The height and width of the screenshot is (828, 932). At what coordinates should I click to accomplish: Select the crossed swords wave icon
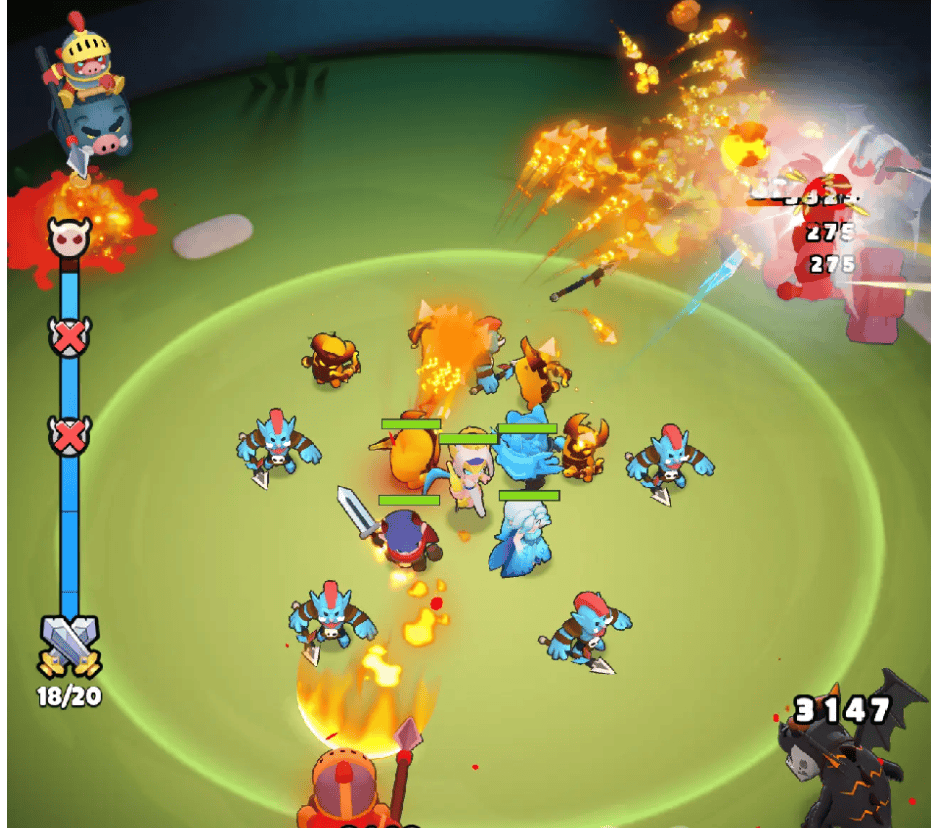click(69, 645)
